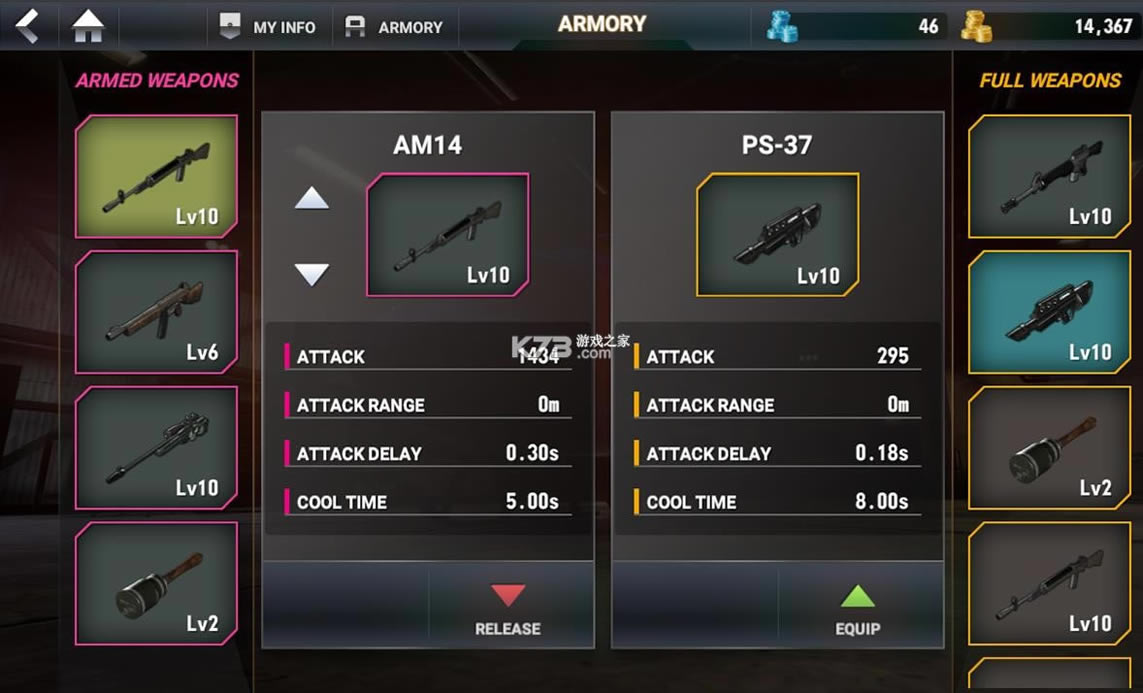
Task: Select the Lv6 wooden rifle in Armed Weapons
Action: (156, 311)
